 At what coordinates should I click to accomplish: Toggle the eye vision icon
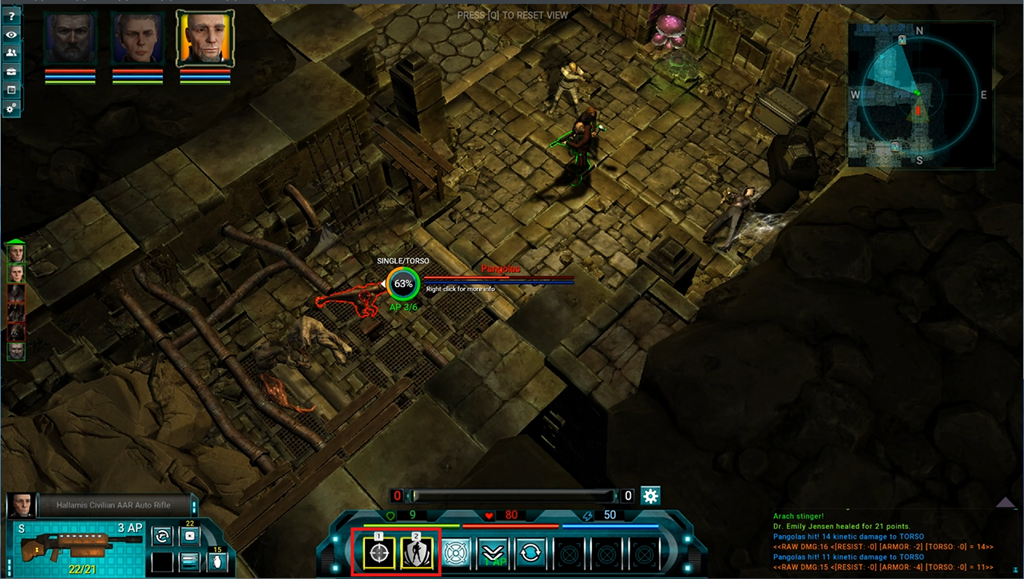tap(11, 34)
